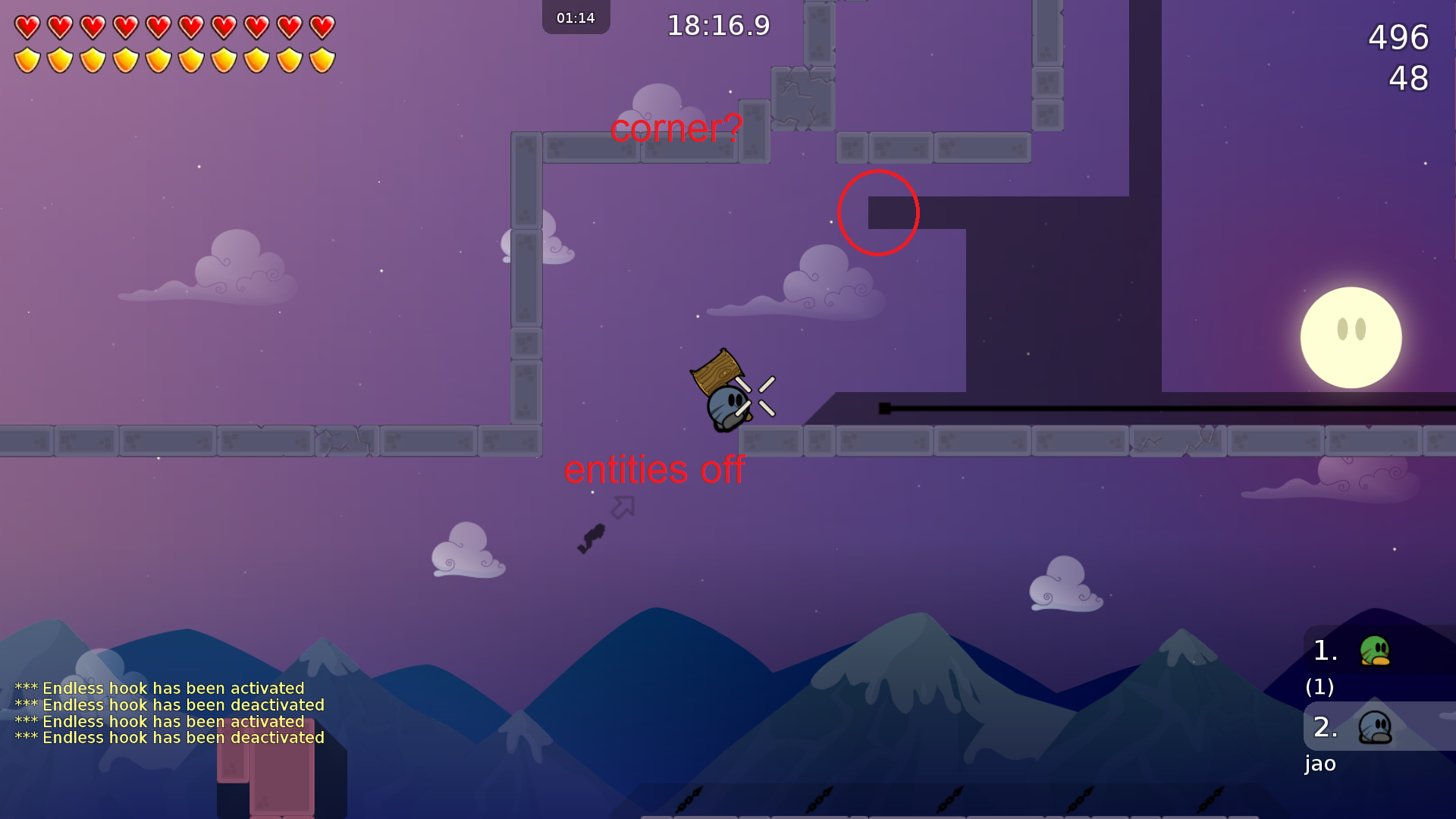
Task: Click the time display reading 18:16.9
Action: pos(717,25)
